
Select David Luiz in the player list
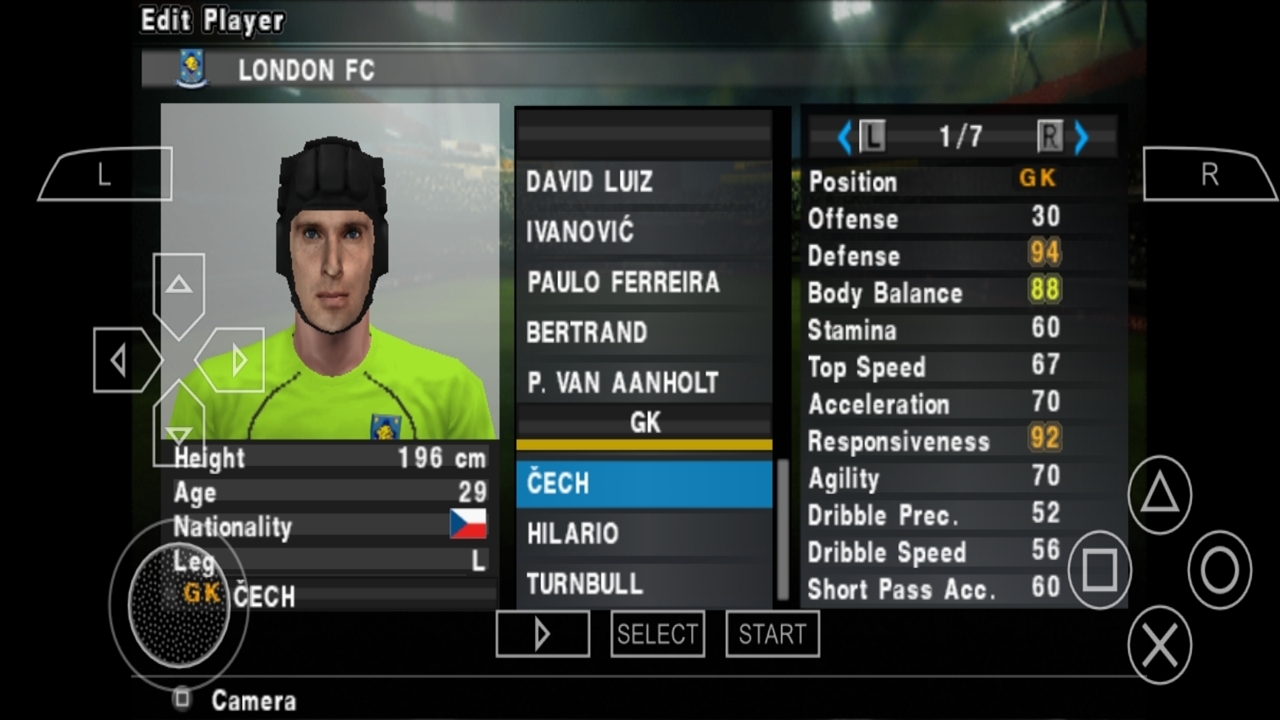pyautogui.click(x=643, y=182)
